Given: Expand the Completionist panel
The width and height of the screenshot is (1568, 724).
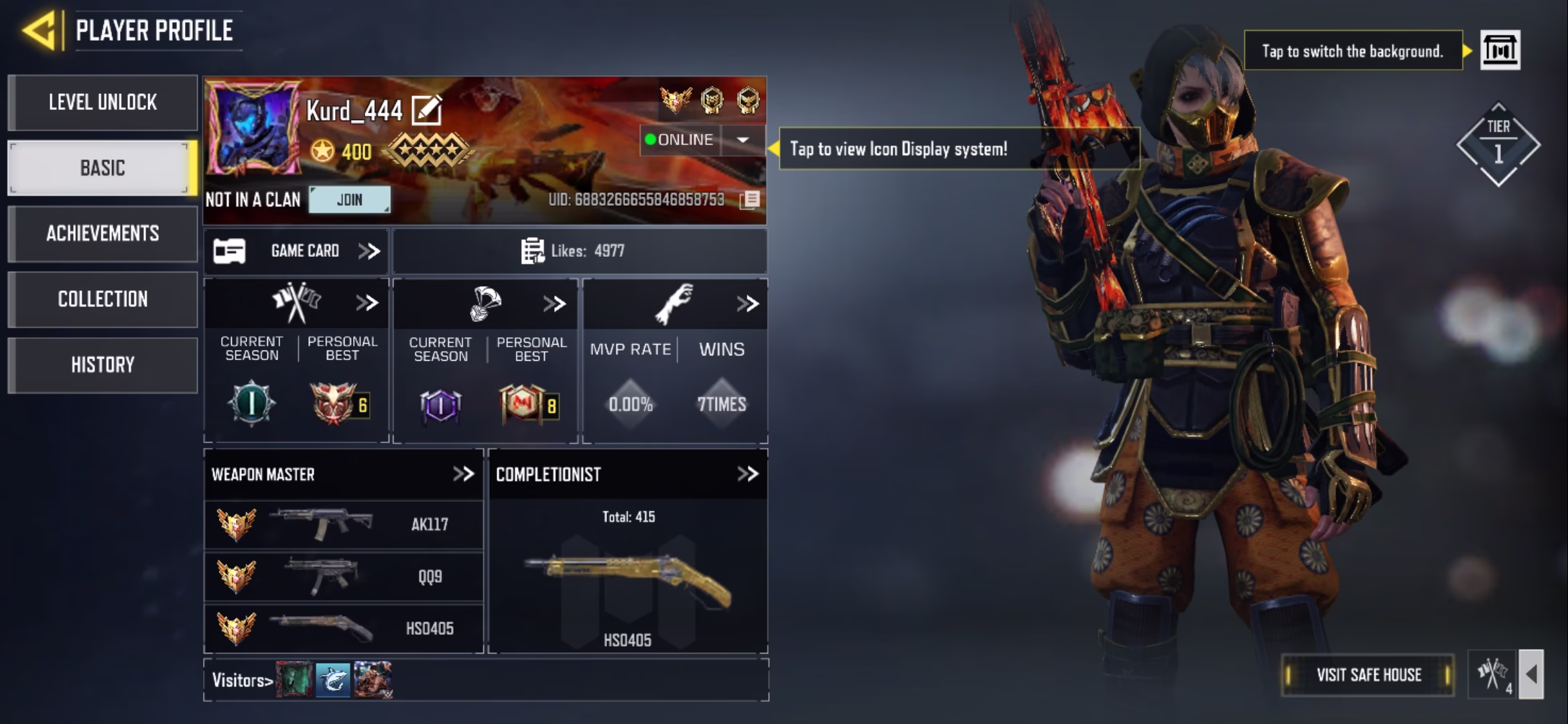Looking at the screenshot, I should pos(747,474).
